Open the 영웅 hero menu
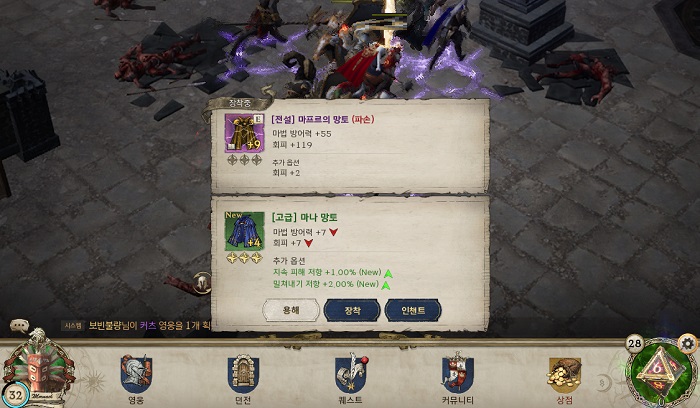 coord(136,377)
